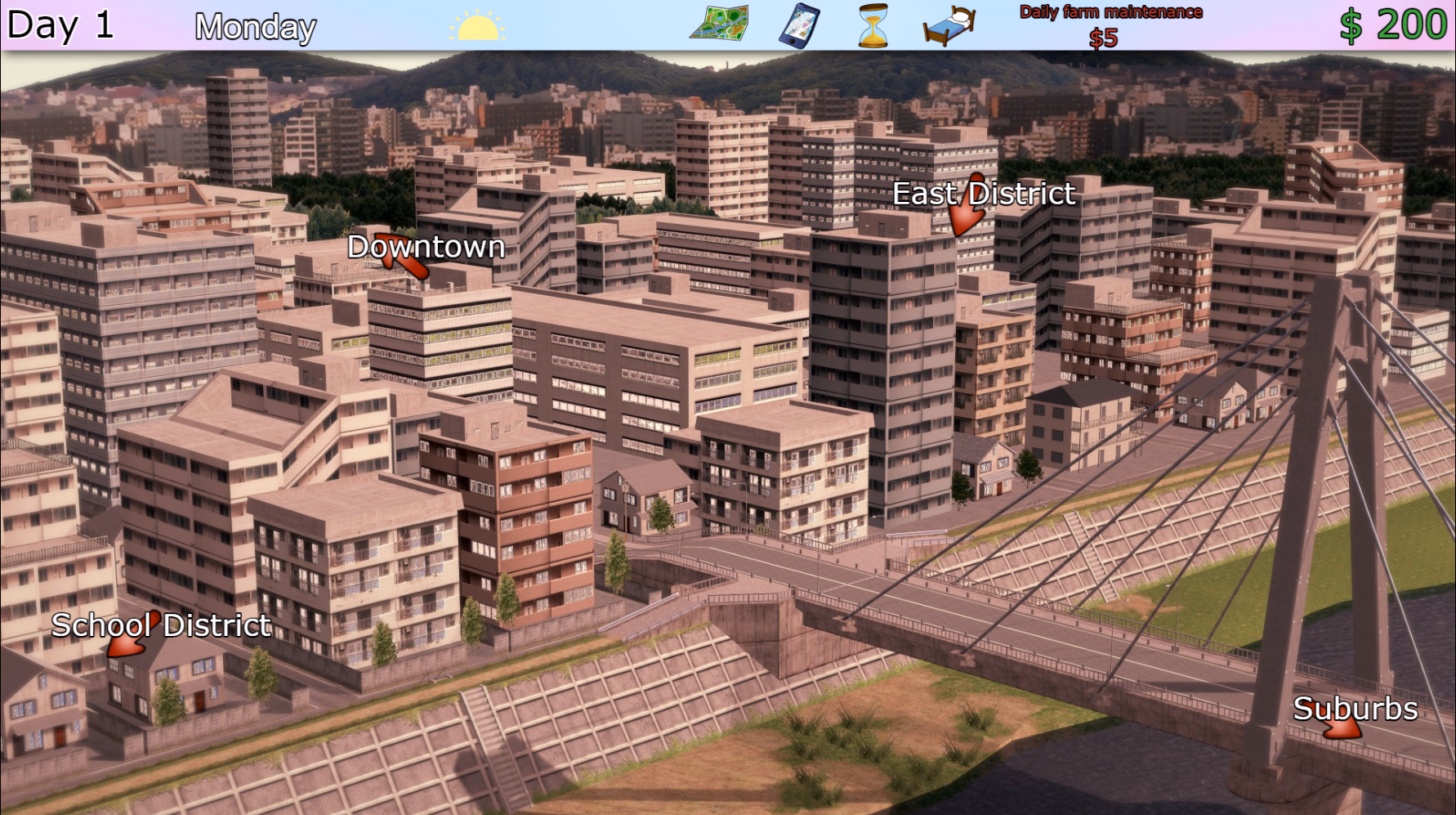Click the Downtown location label
1456x815 pixels.
click(426, 246)
